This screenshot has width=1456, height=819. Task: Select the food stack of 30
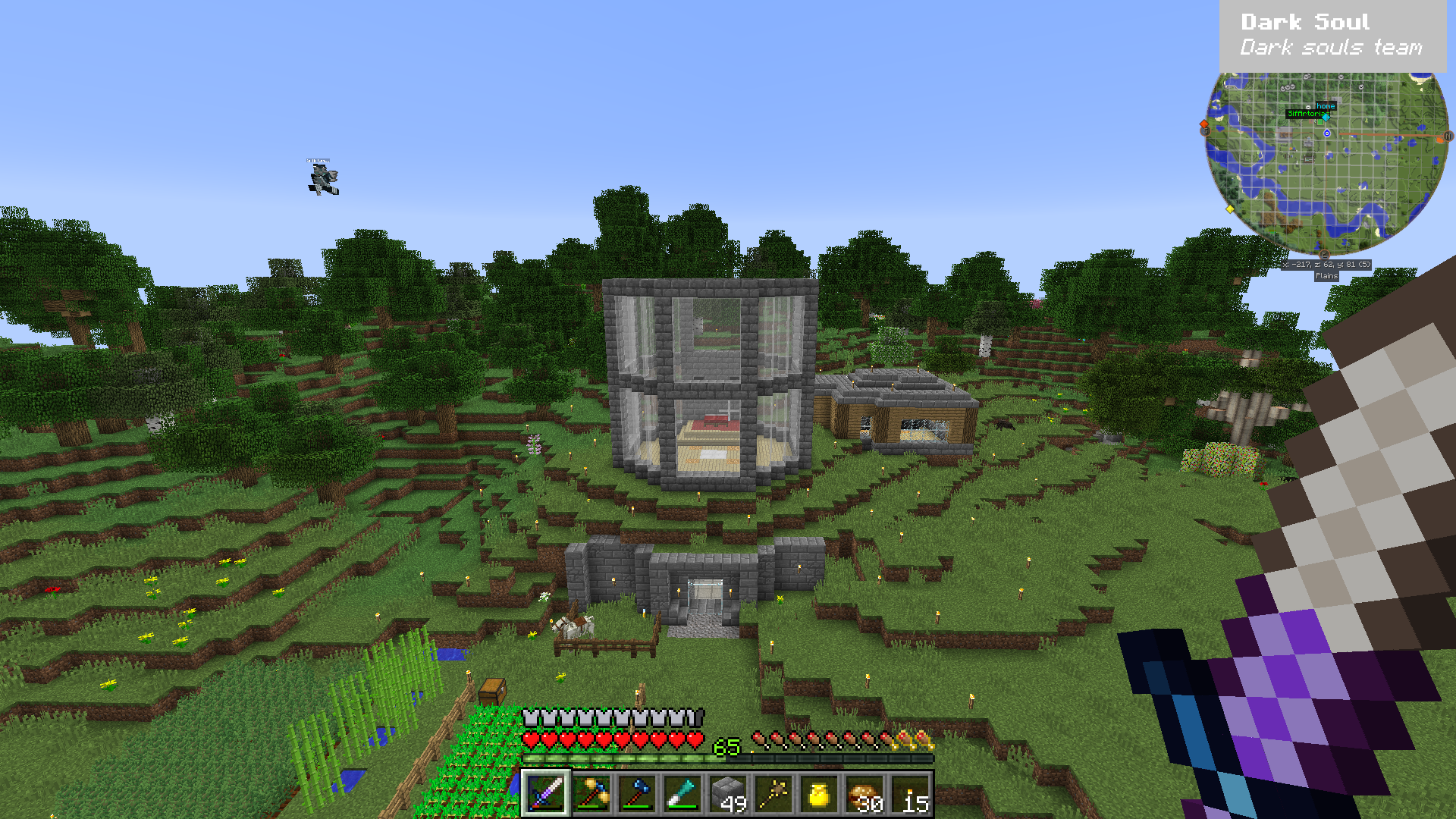tap(865, 794)
